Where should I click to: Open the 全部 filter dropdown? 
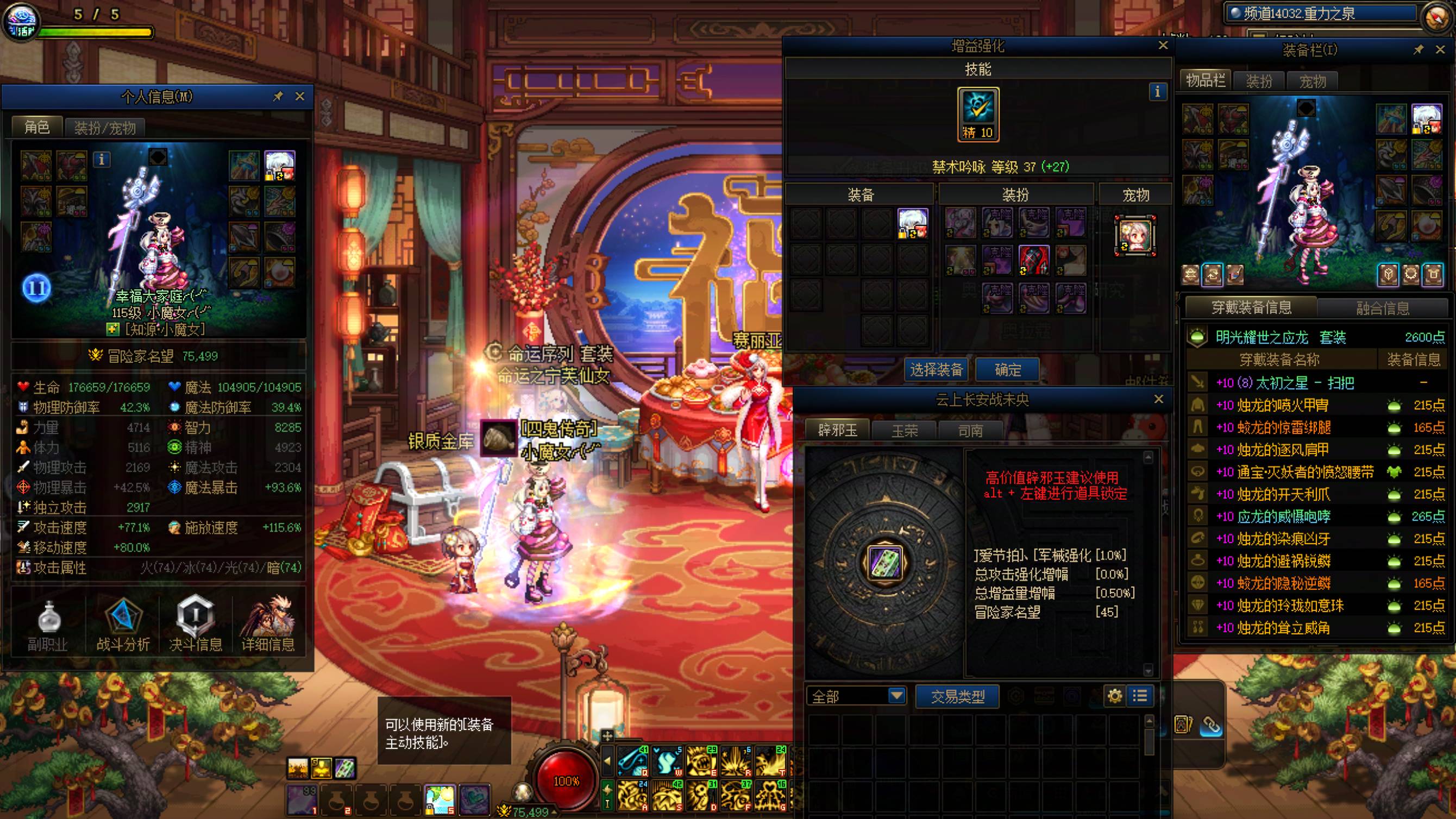[896, 696]
